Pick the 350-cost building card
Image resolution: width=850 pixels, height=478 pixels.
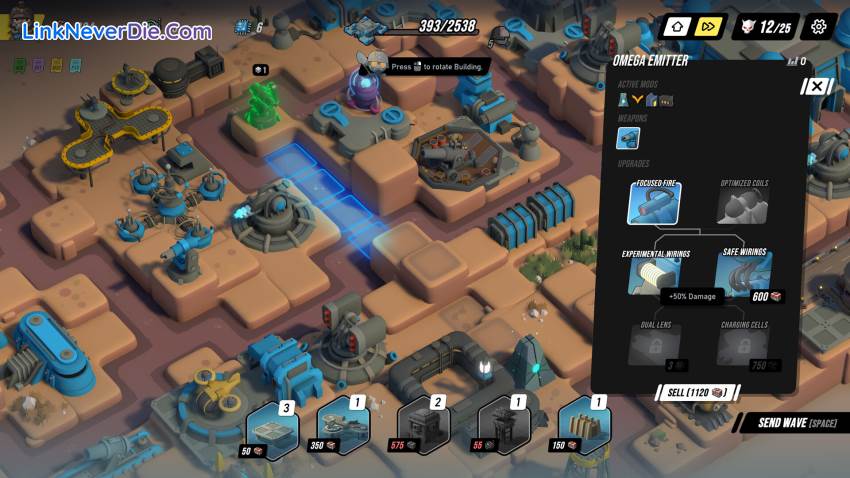(343, 427)
